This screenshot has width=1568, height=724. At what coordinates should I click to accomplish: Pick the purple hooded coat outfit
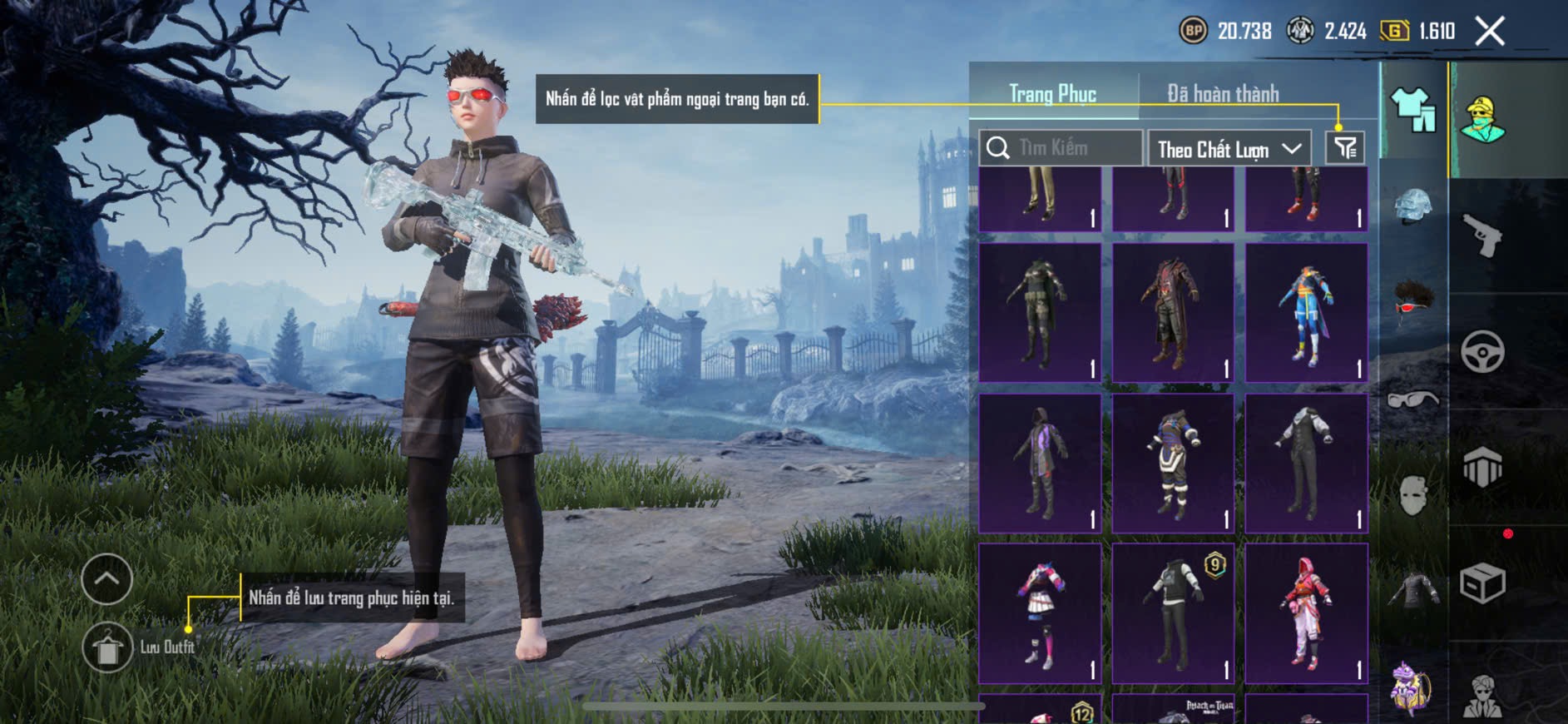pyautogui.click(x=1040, y=463)
